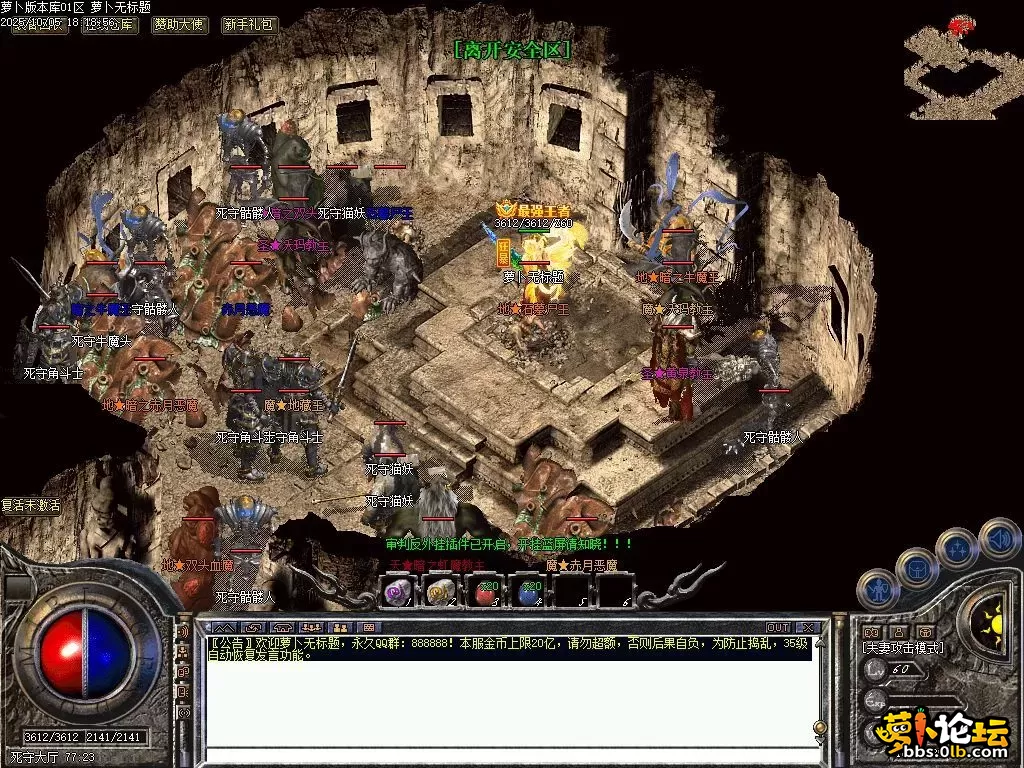The image size is (1024, 768).
Task: Use the red potion in hotbar slot 3
Action: pos(486,592)
